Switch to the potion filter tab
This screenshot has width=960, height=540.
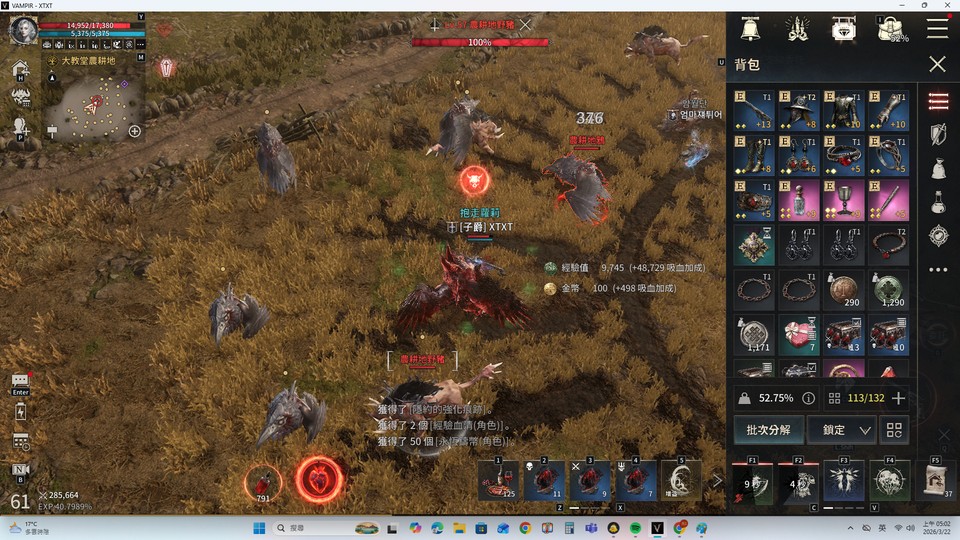coord(938,202)
